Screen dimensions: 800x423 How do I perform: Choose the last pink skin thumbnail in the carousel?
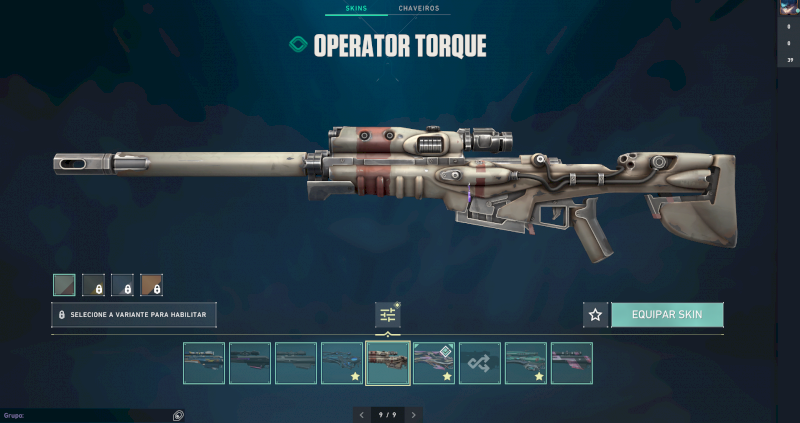click(571, 363)
